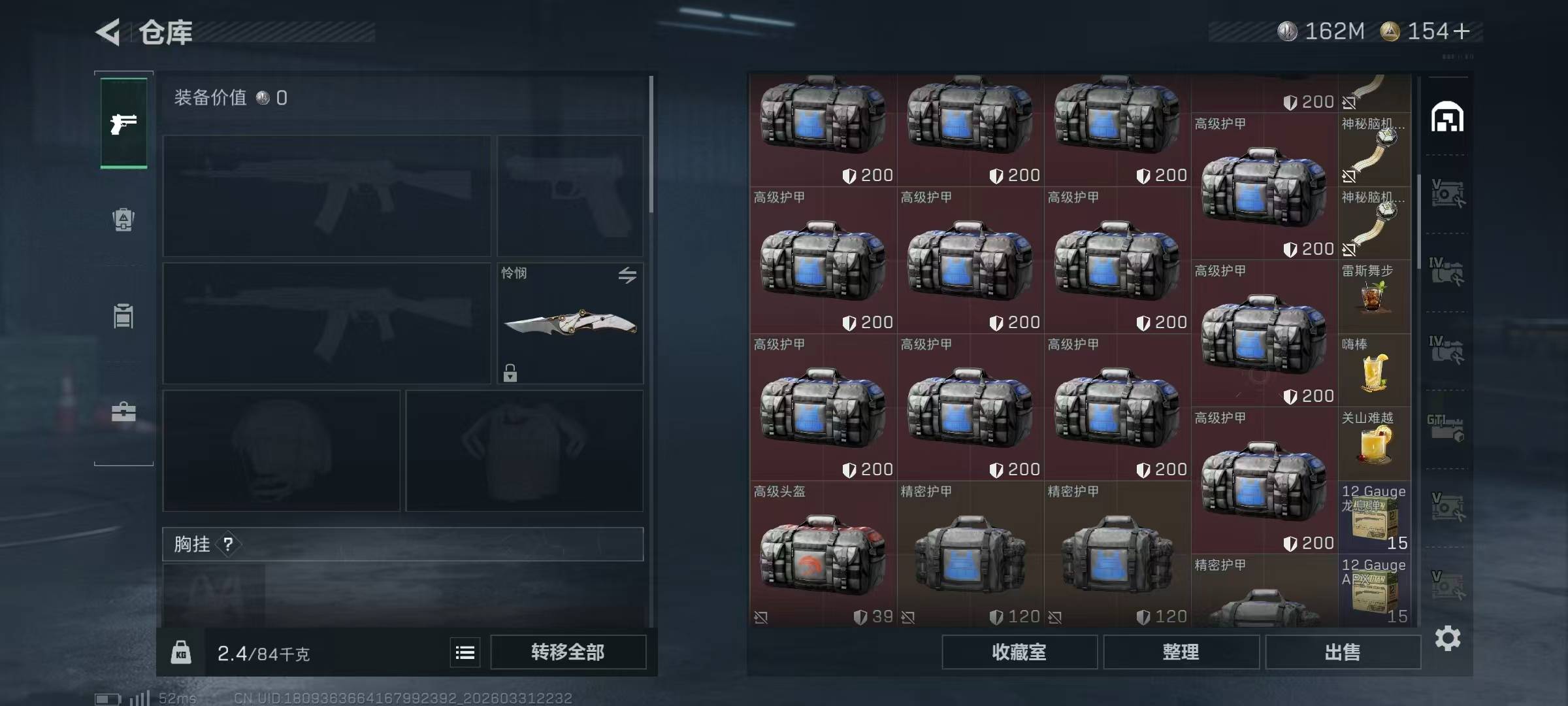Open the 收藏室 collection room
The image size is (1568, 706).
pos(1019,652)
